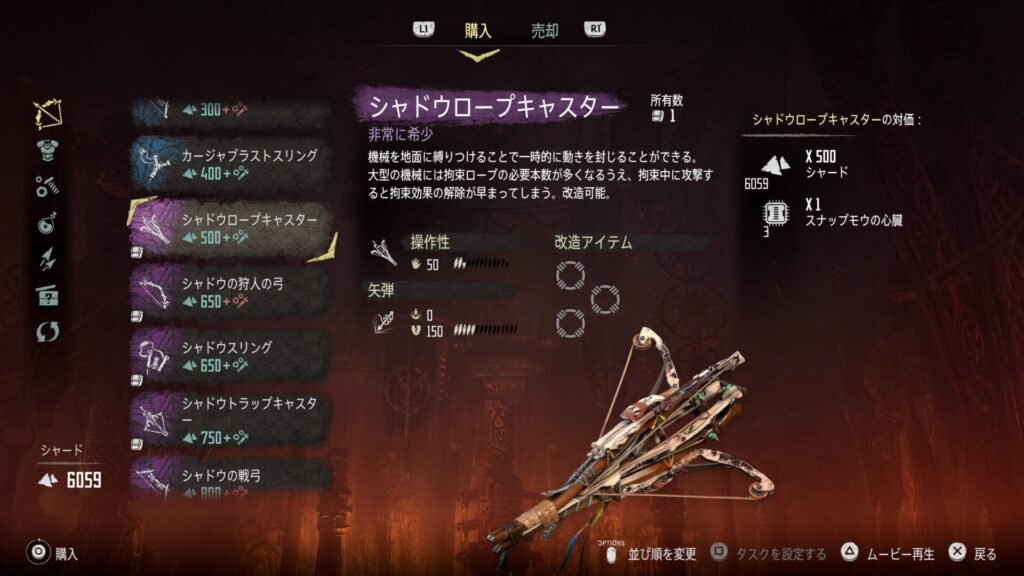Image resolution: width=1024 pixels, height=576 pixels.
Task: Click 購入 to buy the item
Action: 53,553
